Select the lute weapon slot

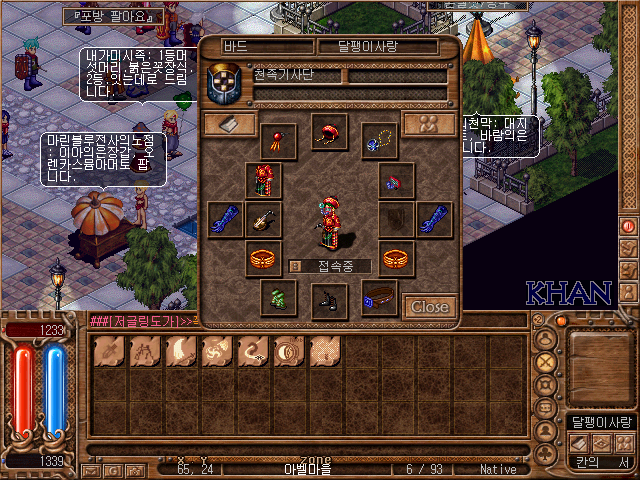pos(264,219)
